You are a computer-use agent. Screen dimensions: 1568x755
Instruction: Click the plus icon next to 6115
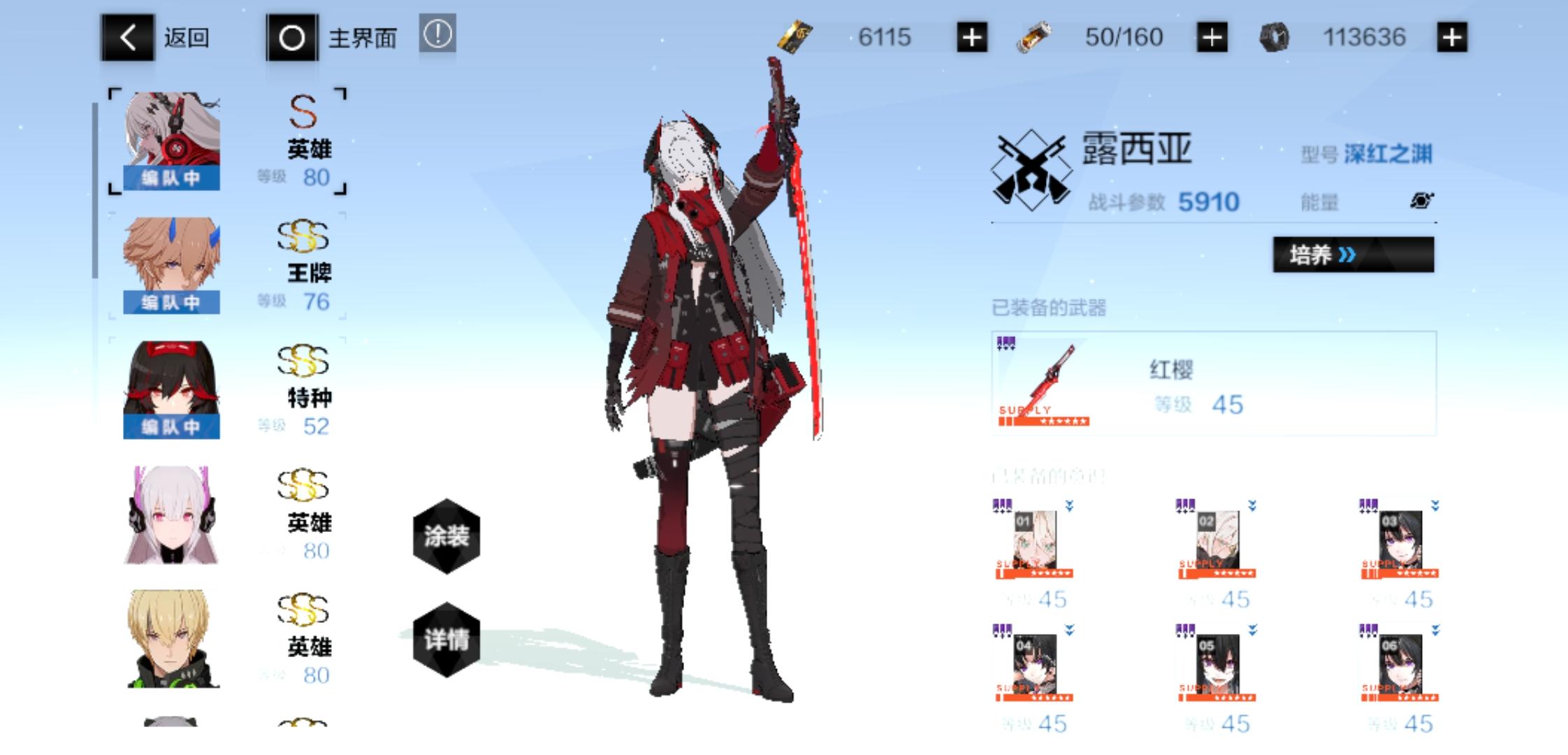tap(973, 36)
